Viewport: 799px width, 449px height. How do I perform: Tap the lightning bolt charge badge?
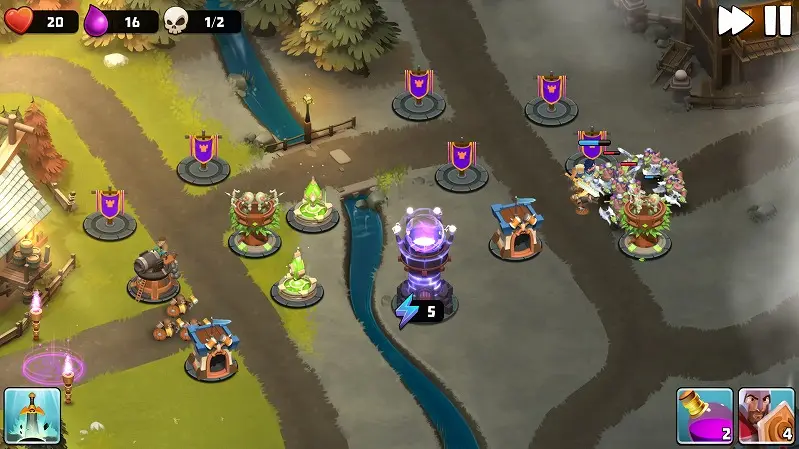418,311
